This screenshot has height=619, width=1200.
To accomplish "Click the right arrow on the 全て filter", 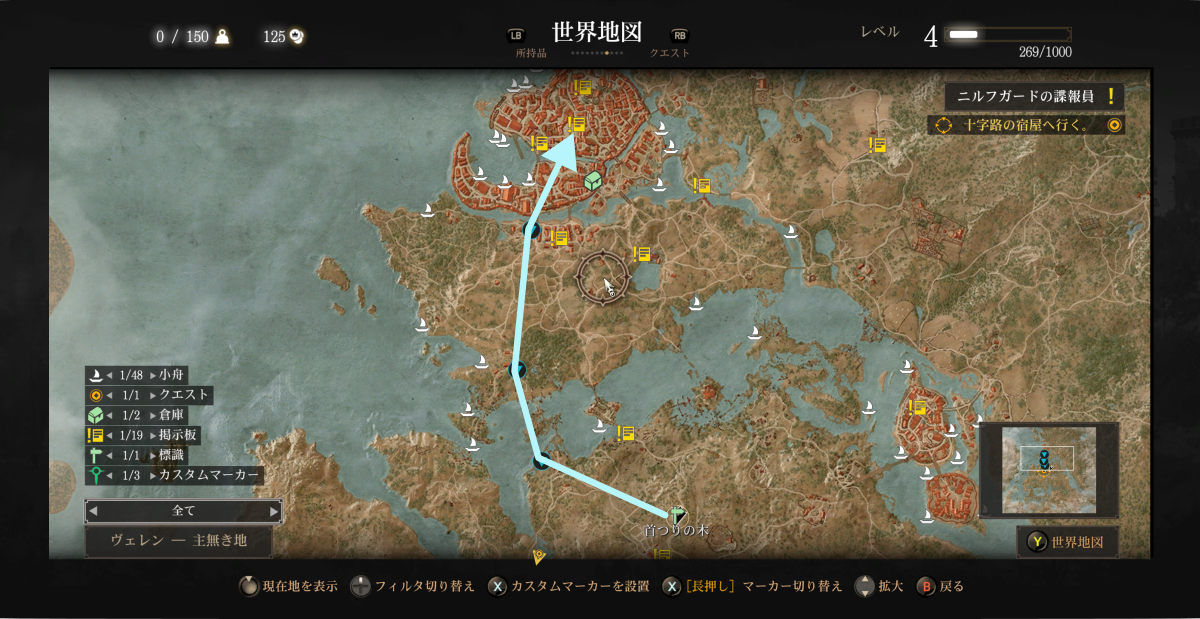I will pos(274,511).
